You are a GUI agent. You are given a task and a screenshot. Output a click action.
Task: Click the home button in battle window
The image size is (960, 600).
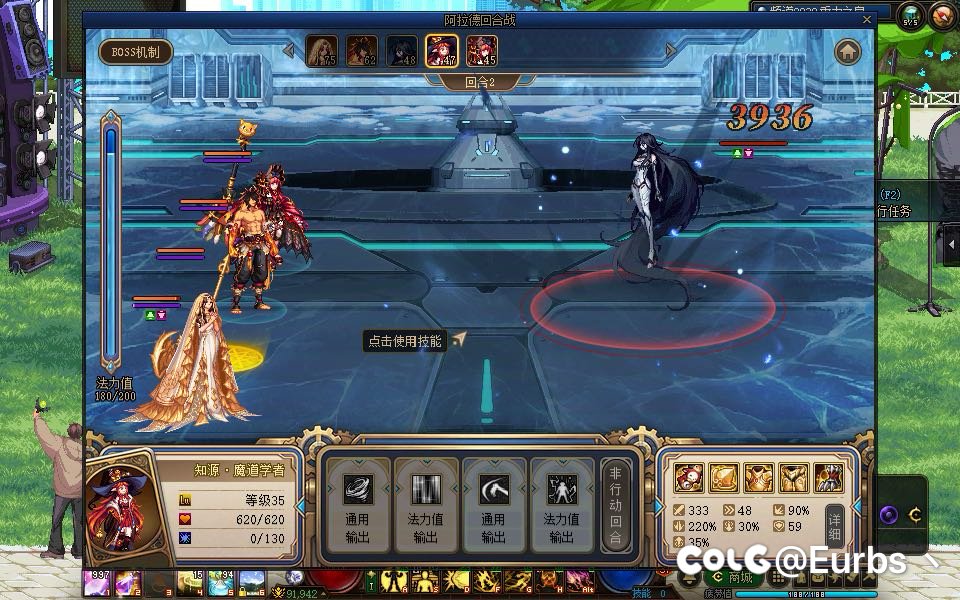[x=848, y=51]
